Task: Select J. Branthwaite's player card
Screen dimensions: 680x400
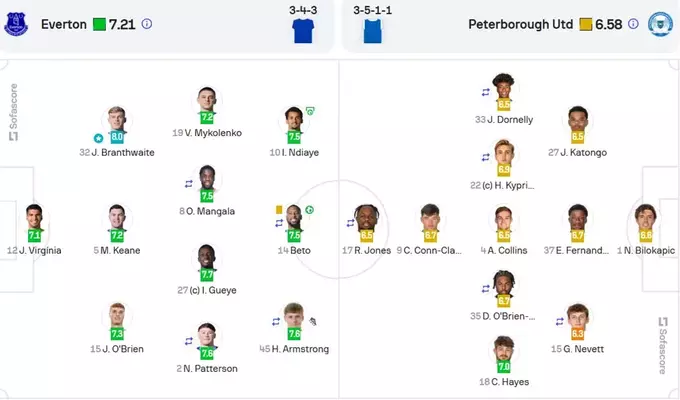Action: (x=116, y=123)
